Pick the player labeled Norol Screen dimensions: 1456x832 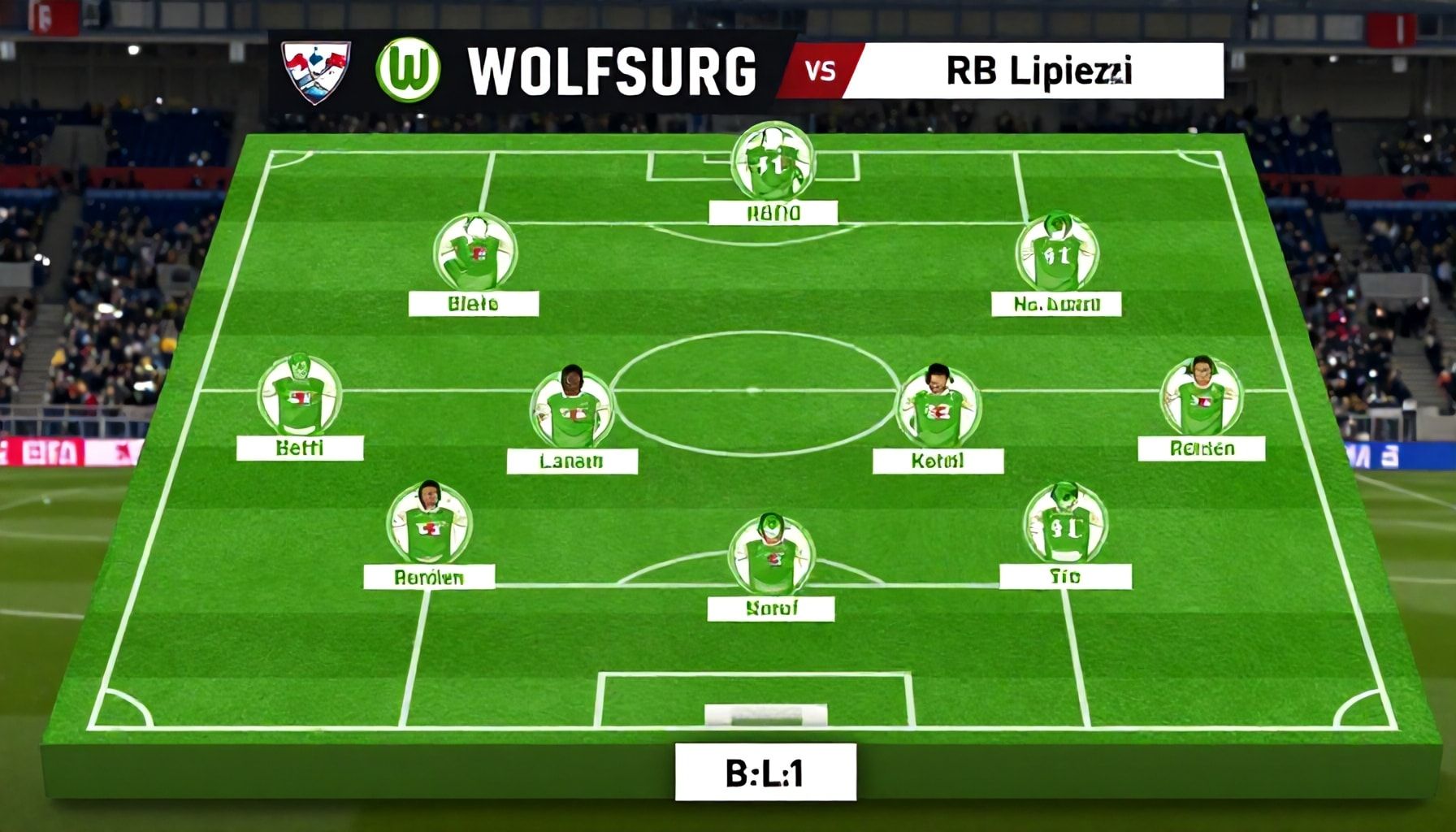click(x=770, y=555)
